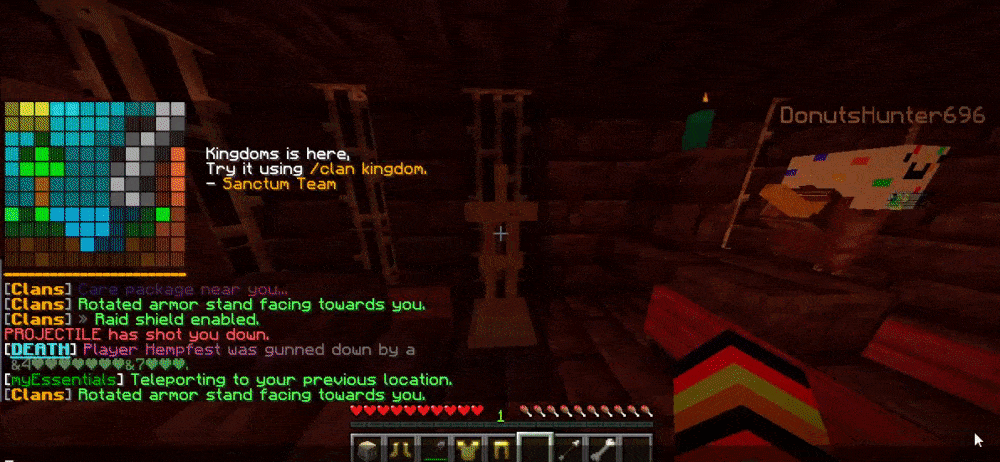Select the golden boots hotbar slot
This screenshot has height=462, width=1000.
400,449
